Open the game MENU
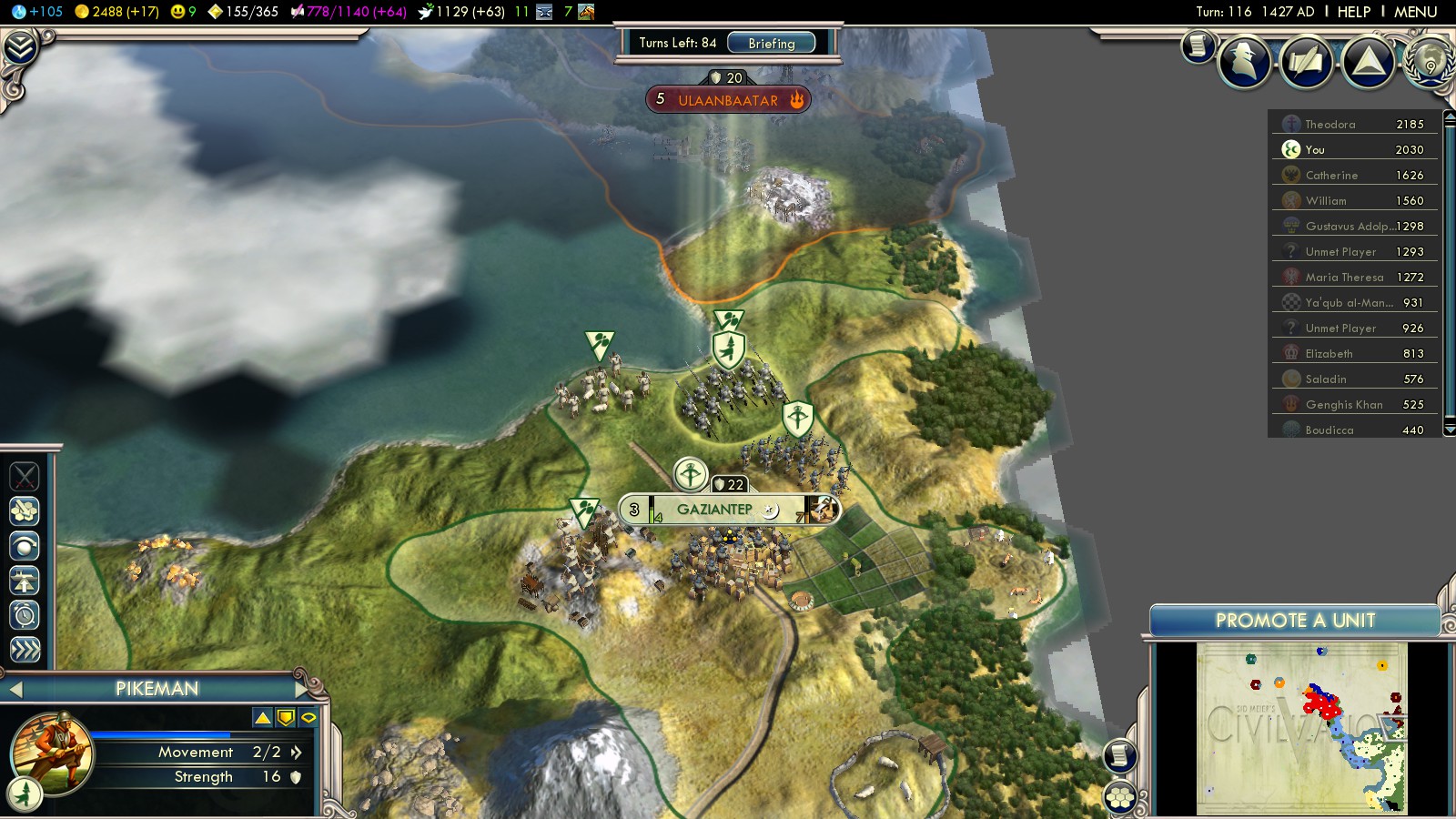This screenshot has height=819, width=1456. 1415,12
